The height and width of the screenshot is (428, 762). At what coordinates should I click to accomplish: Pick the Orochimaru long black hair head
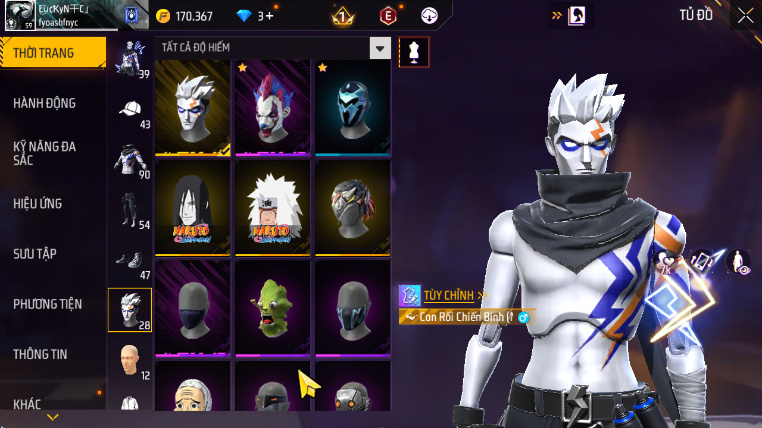click(x=194, y=207)
